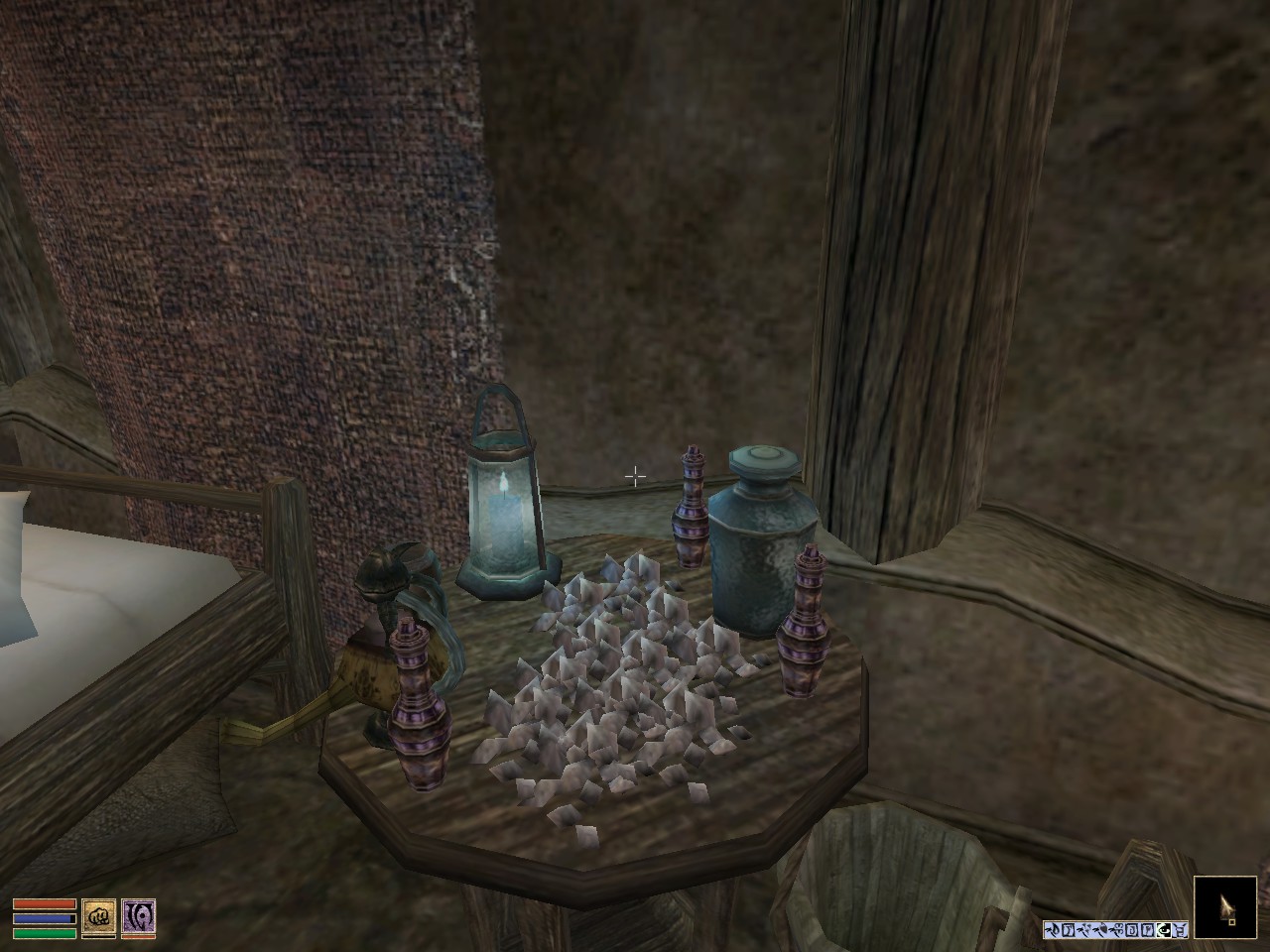1270x952 pixels.
Task: Click the rightmost horned effect icon
Action: (x=1182, y=929)
